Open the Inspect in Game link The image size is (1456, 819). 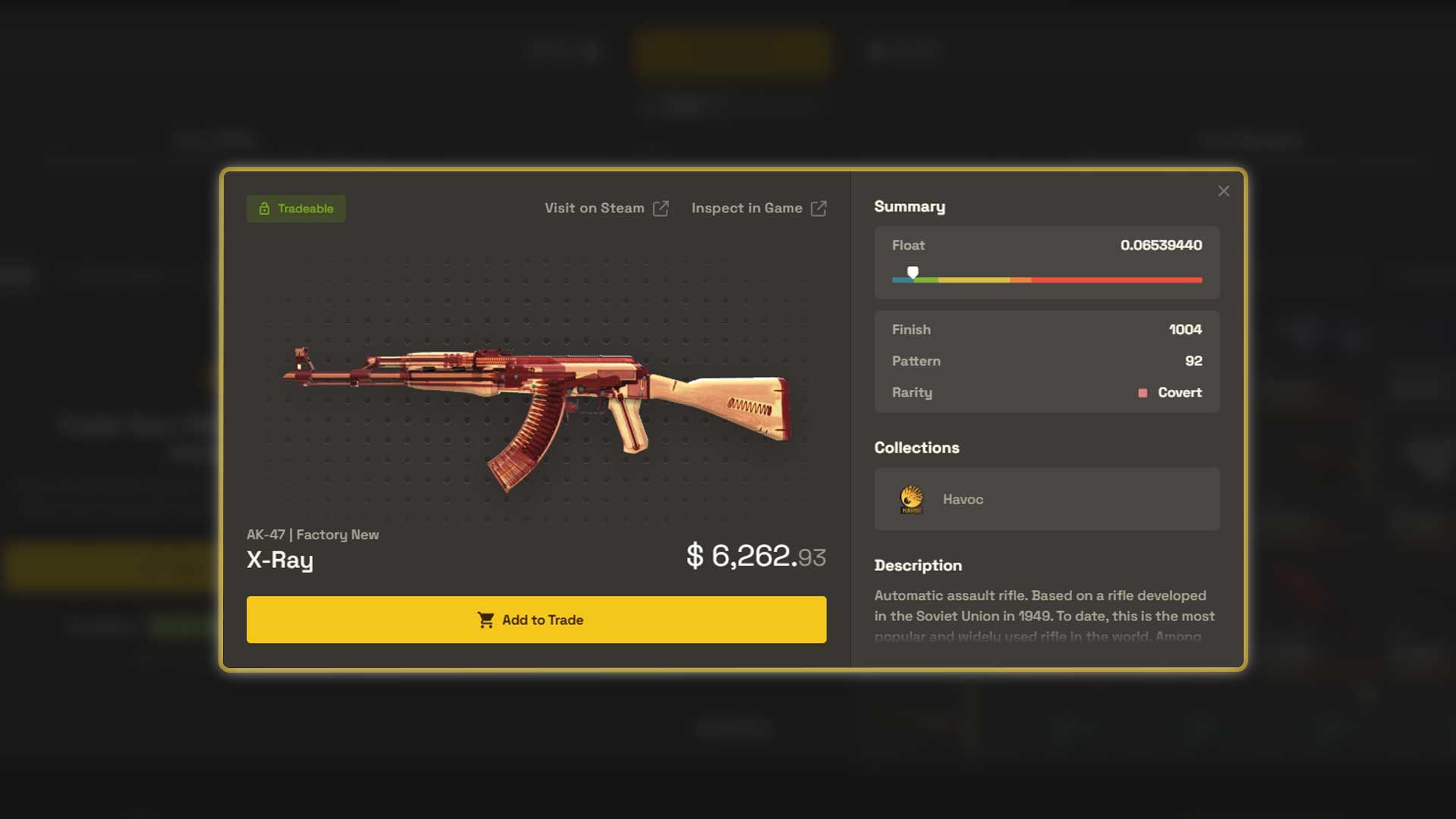click(746, 208)
